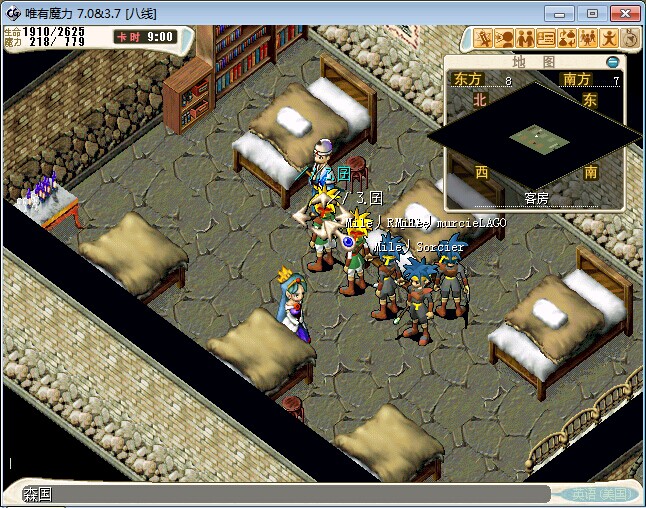The height and width of the screenshot is (508, 646).
Task: Click the round compass icon
Action: coord(630,38)
